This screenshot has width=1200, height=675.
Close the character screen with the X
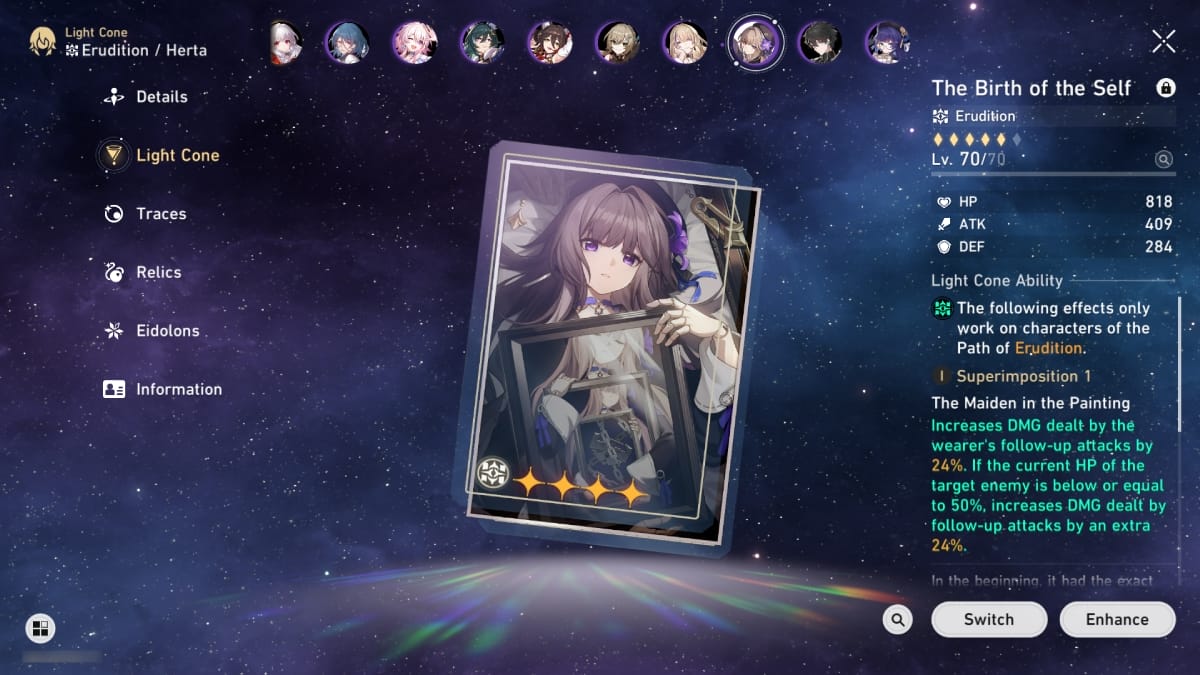[1163, 41]
